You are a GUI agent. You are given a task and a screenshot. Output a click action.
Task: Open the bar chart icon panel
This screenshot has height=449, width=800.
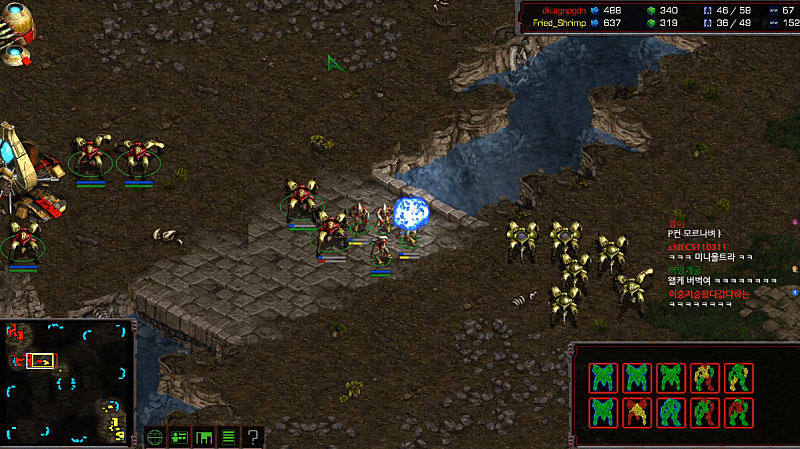(204, 437)
